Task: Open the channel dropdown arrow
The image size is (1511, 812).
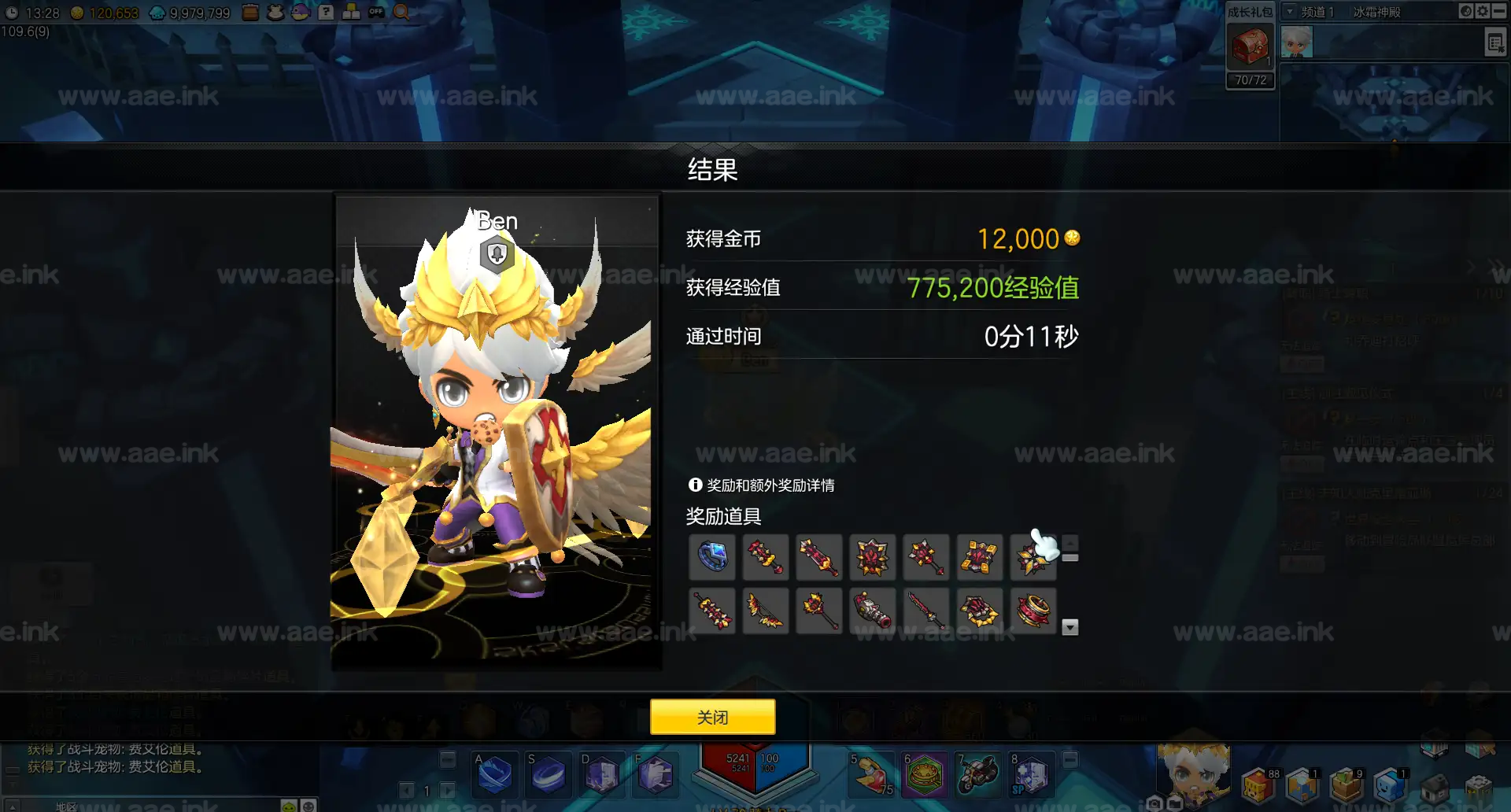Action: [x=1290, y=12]
